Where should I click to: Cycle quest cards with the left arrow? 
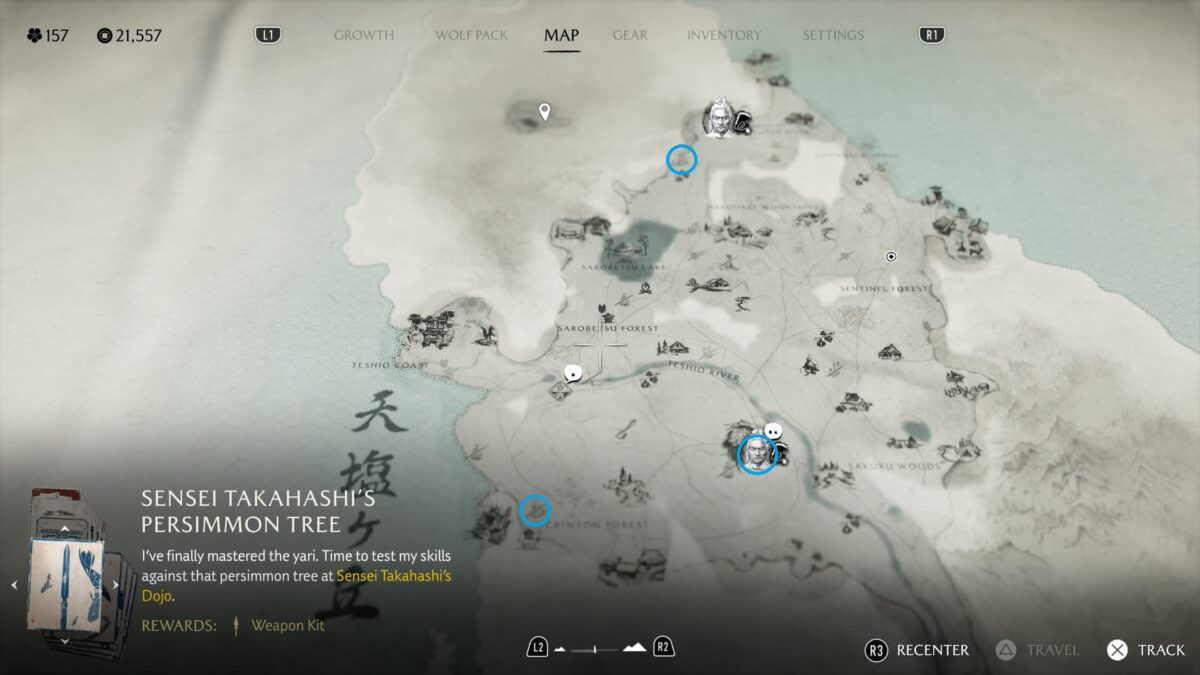coord(14,585)
